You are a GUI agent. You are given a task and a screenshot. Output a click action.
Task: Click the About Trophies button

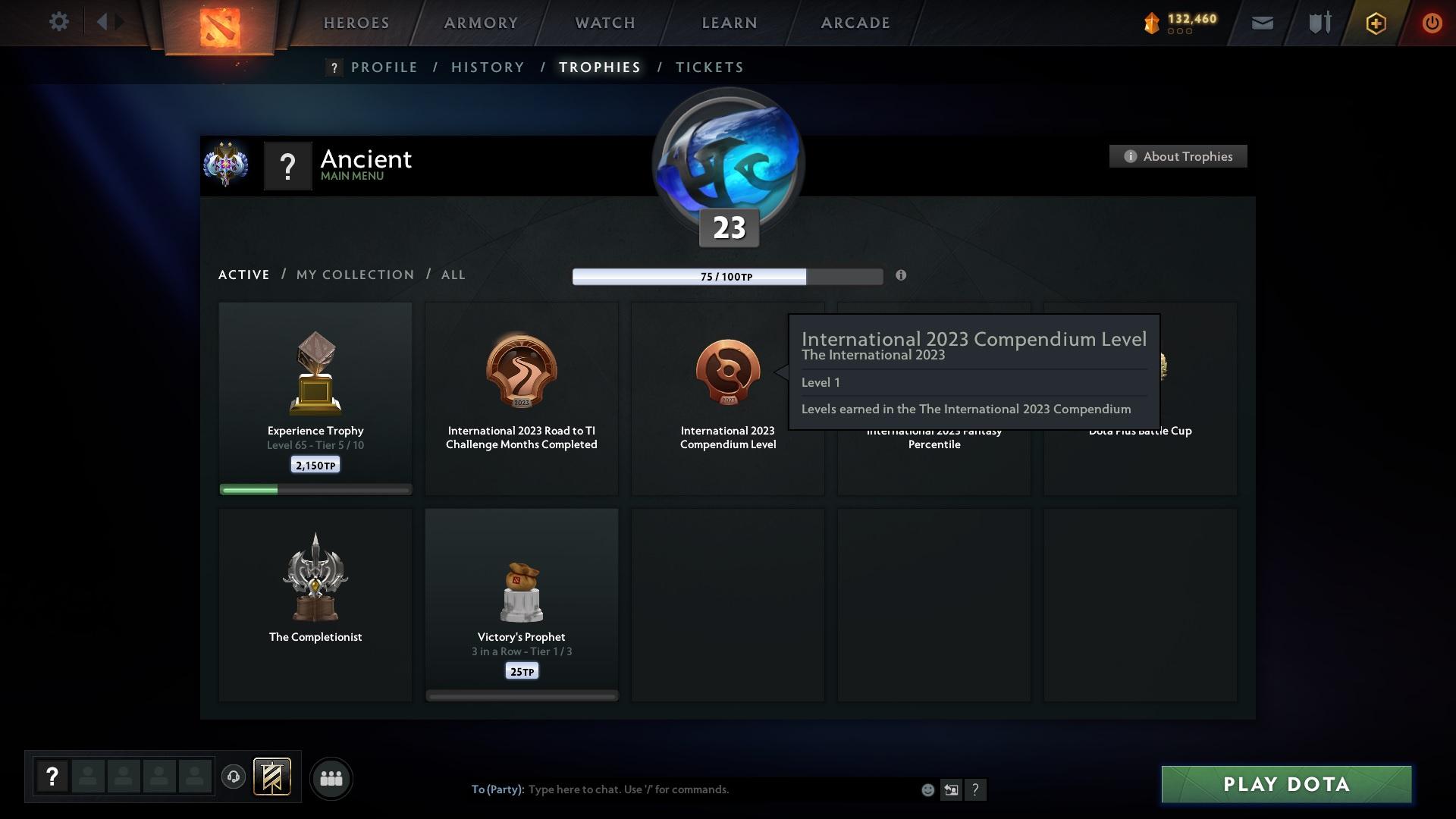(x=1178, y=156)
